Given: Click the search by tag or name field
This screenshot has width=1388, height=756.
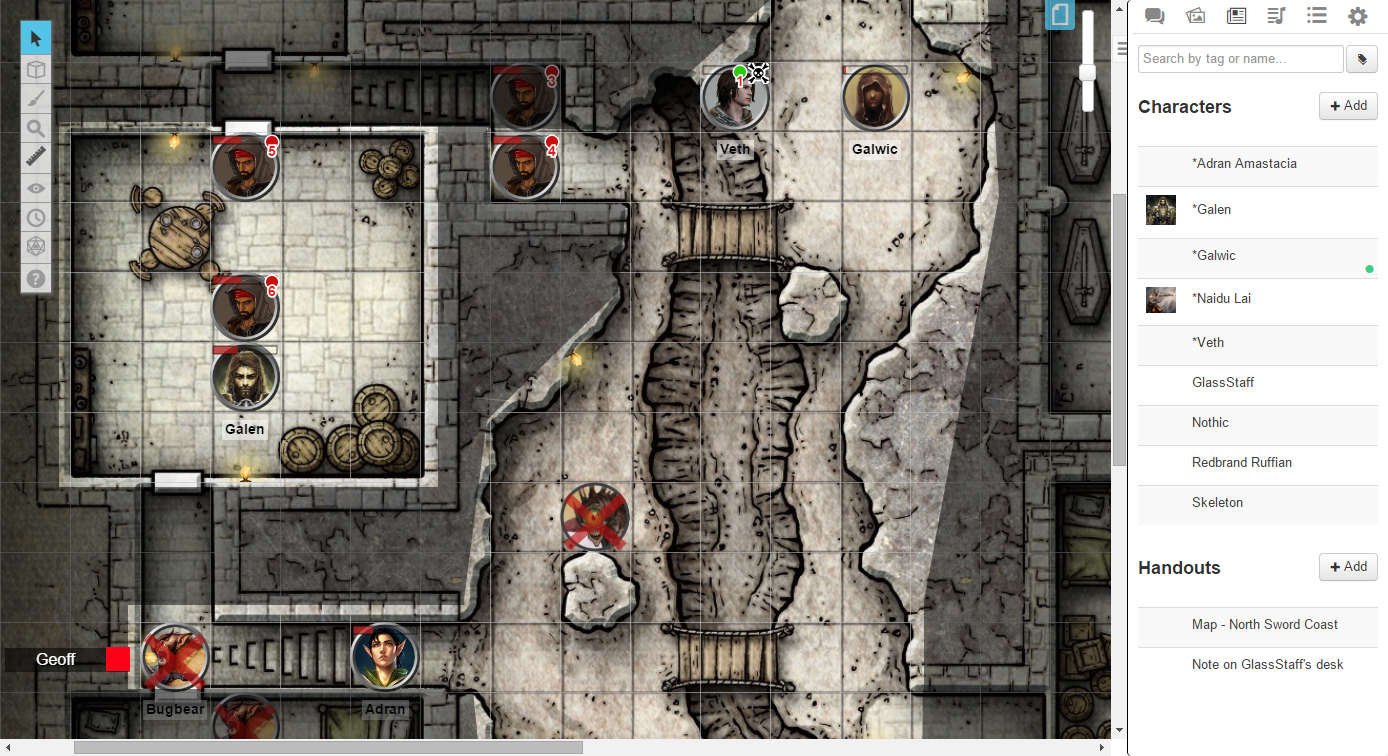Looking at the screenshot, I should click(x=1240, y=59).
